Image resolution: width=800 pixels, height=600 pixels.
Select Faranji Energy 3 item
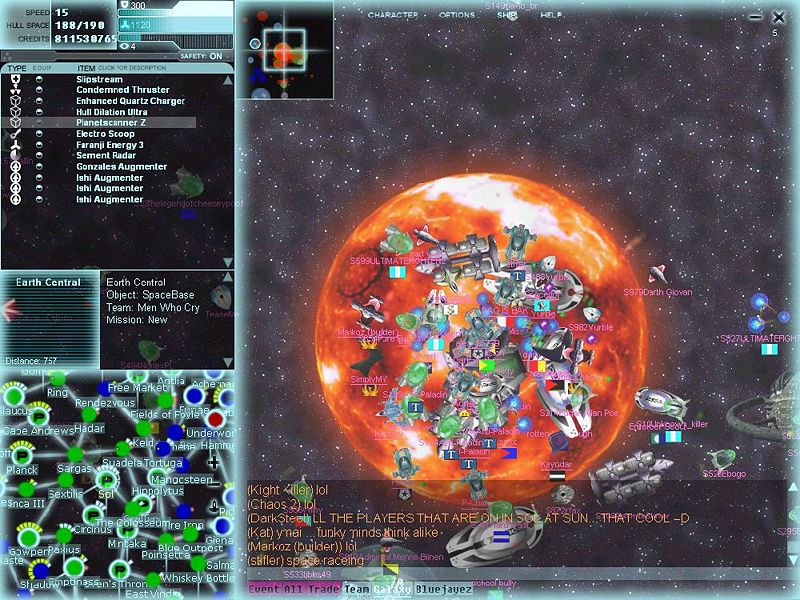[x=110, y=145]
